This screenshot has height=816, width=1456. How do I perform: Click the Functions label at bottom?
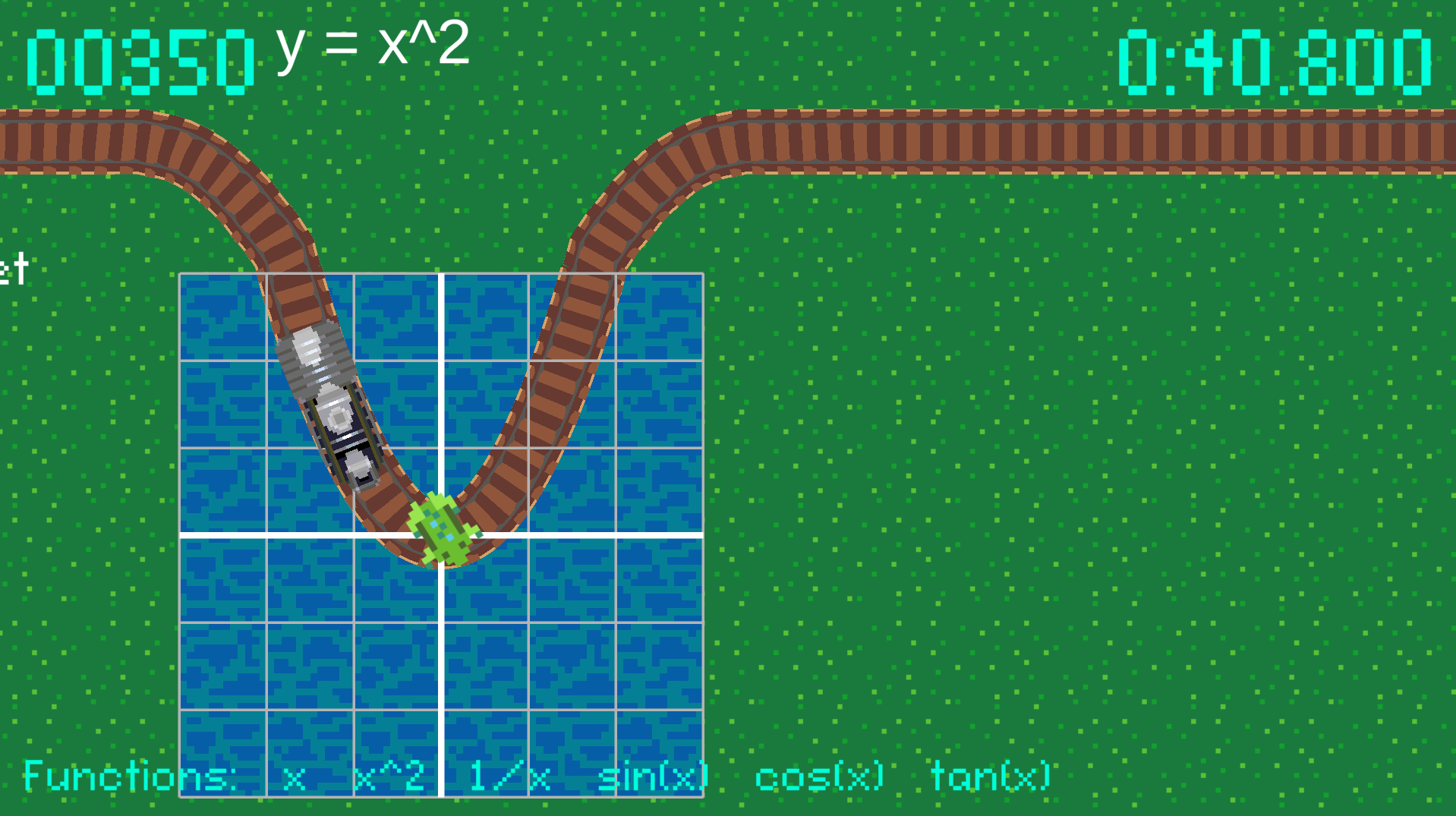128,777
